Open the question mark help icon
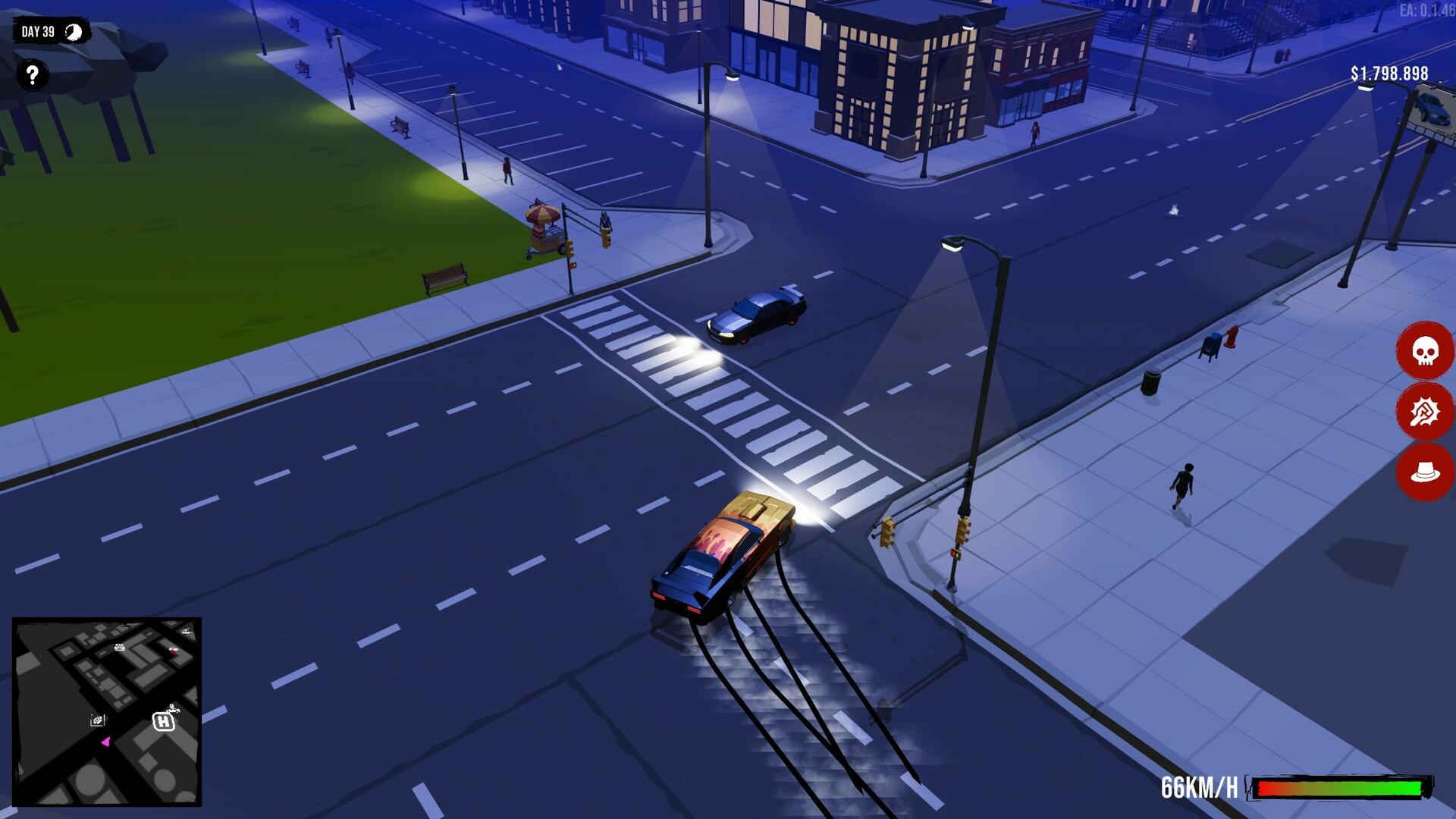 (32, 74)
